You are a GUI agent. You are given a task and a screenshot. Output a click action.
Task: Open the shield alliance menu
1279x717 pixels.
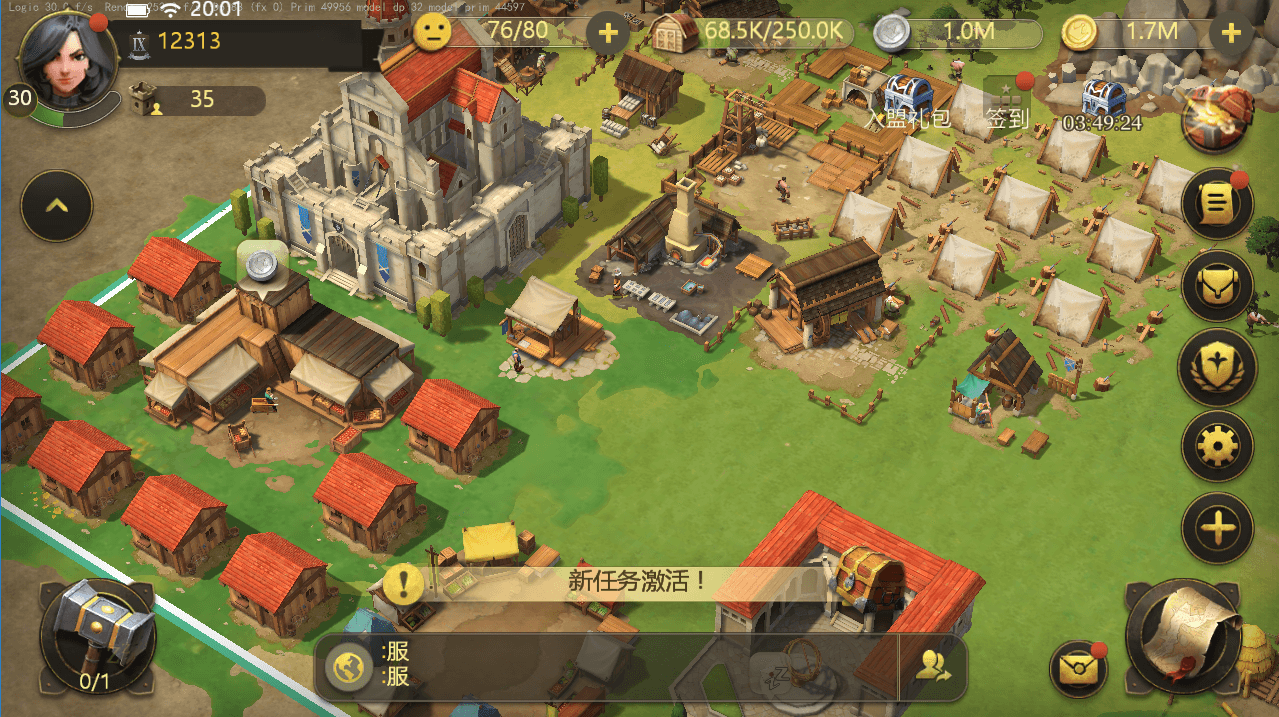pyautogui.click(x=1217, y=365)
